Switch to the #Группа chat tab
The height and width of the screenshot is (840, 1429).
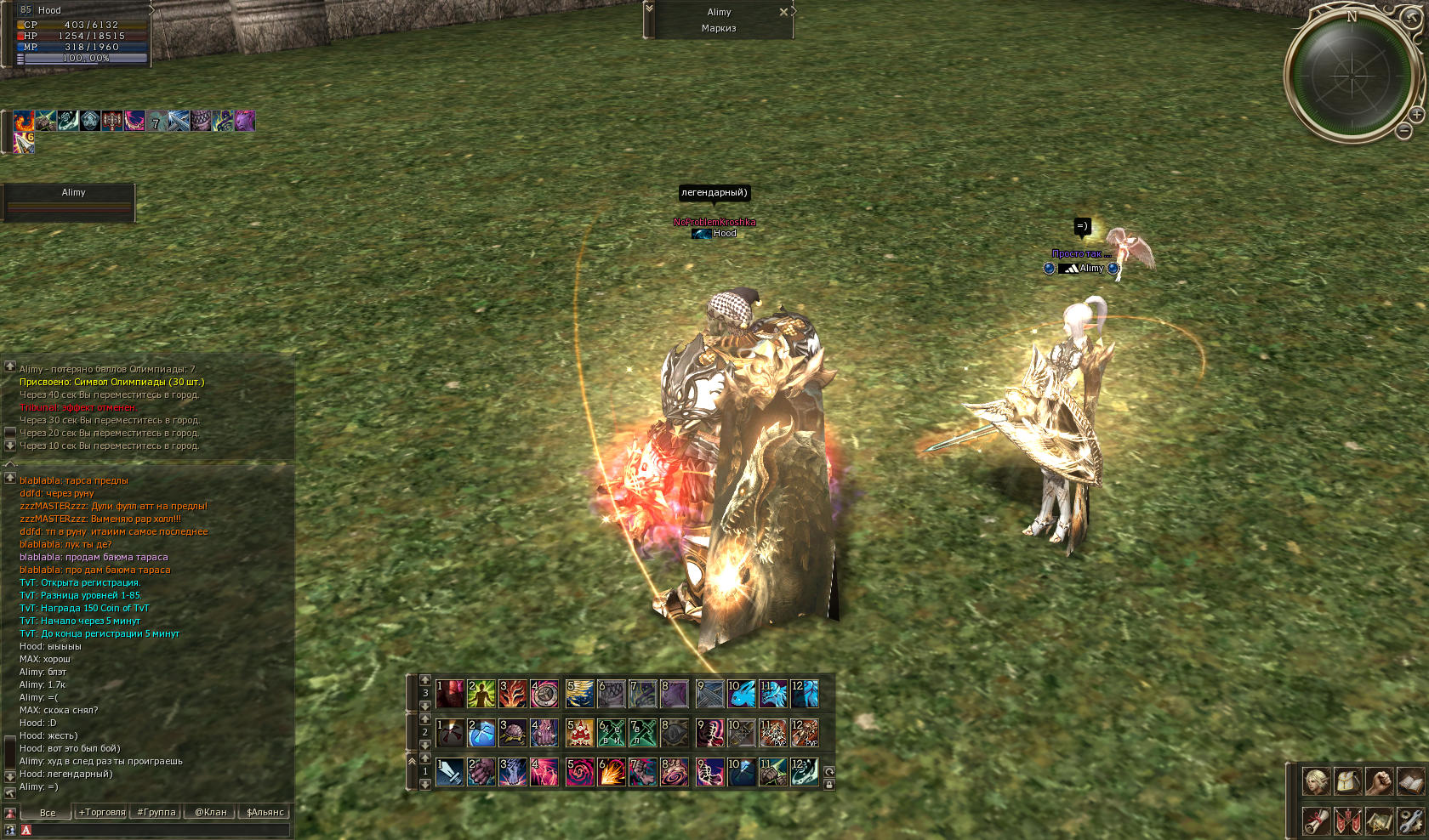point(157,812)
